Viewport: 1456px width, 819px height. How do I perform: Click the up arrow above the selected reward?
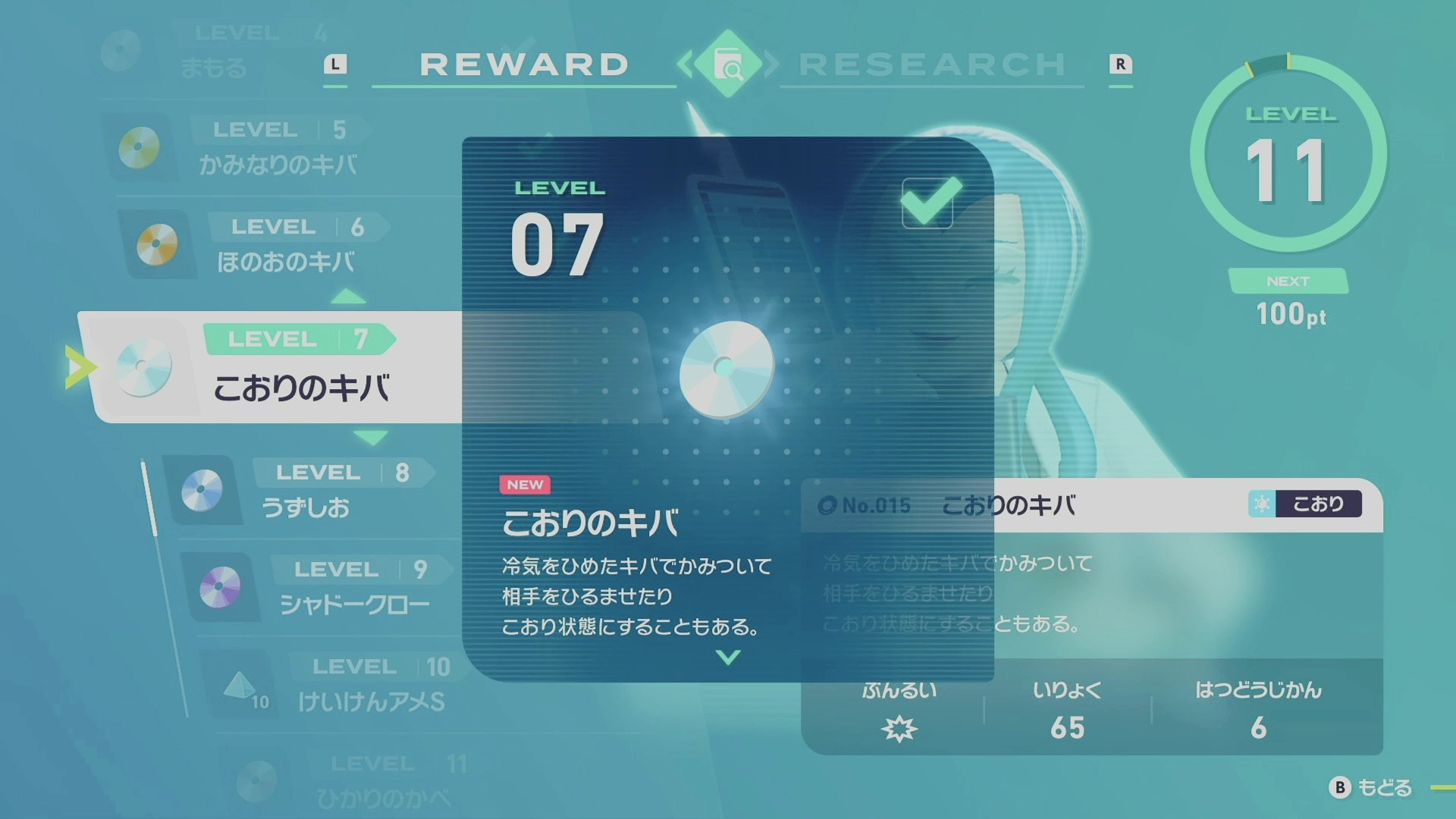348,297
